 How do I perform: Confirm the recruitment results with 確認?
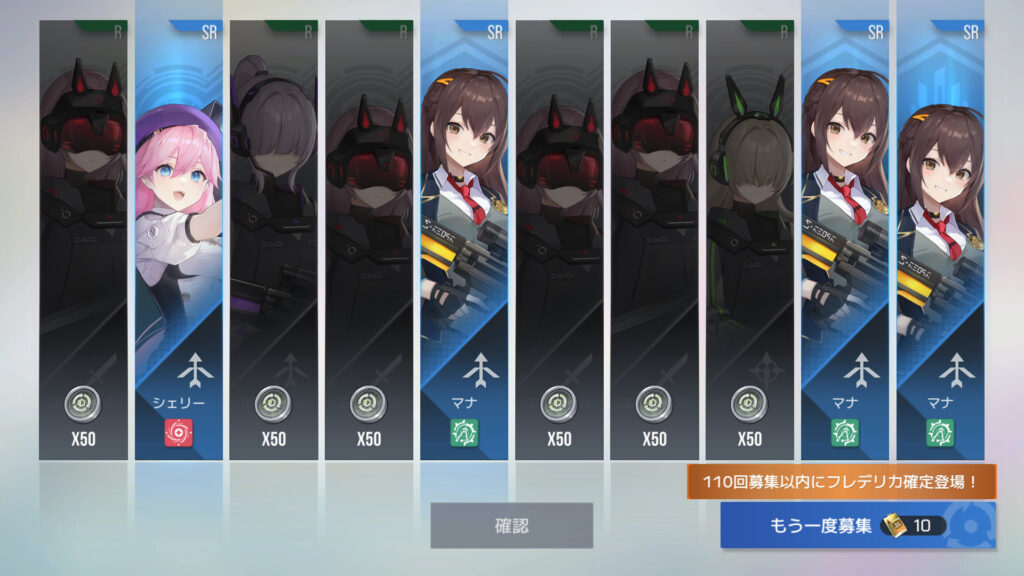click(x=511, y=525)
